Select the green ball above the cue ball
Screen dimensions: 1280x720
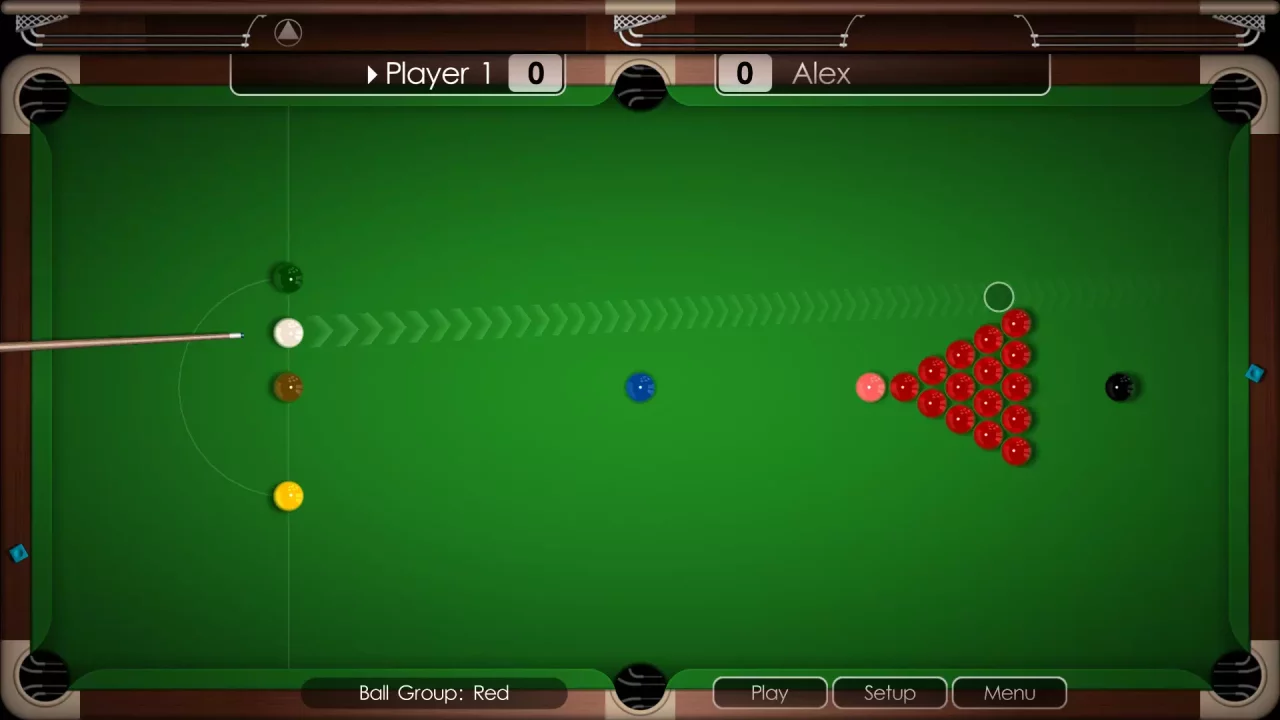(x=287, y=277)
